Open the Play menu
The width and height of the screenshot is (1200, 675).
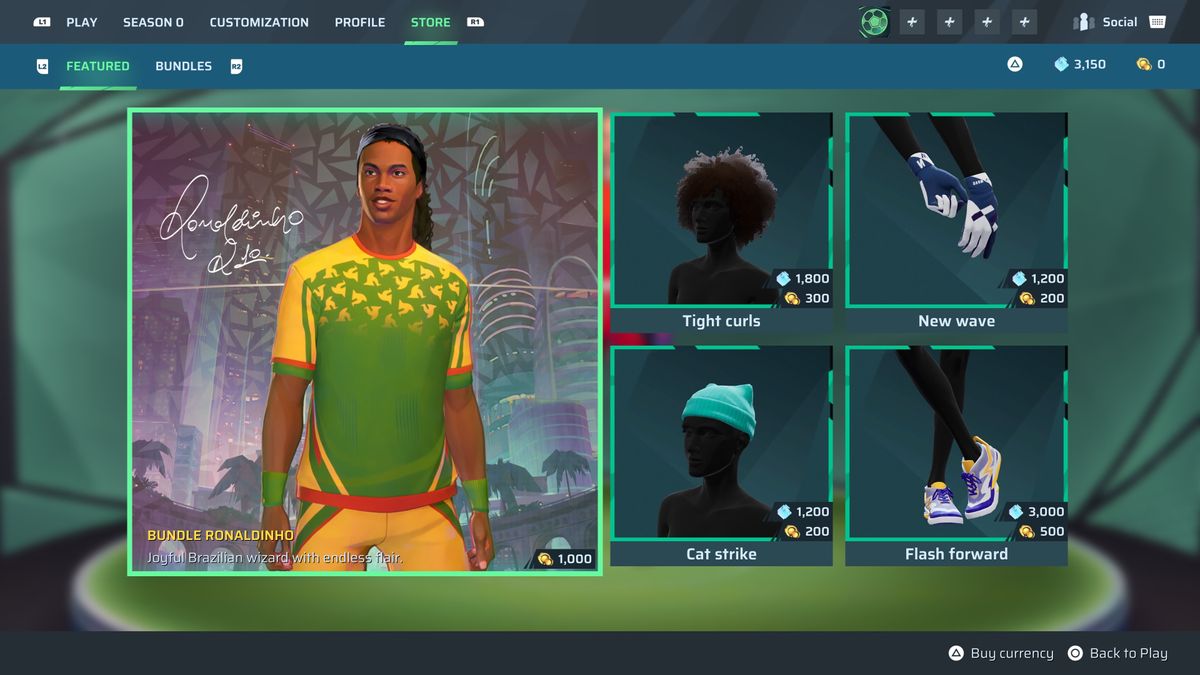[x=81, y=22]
